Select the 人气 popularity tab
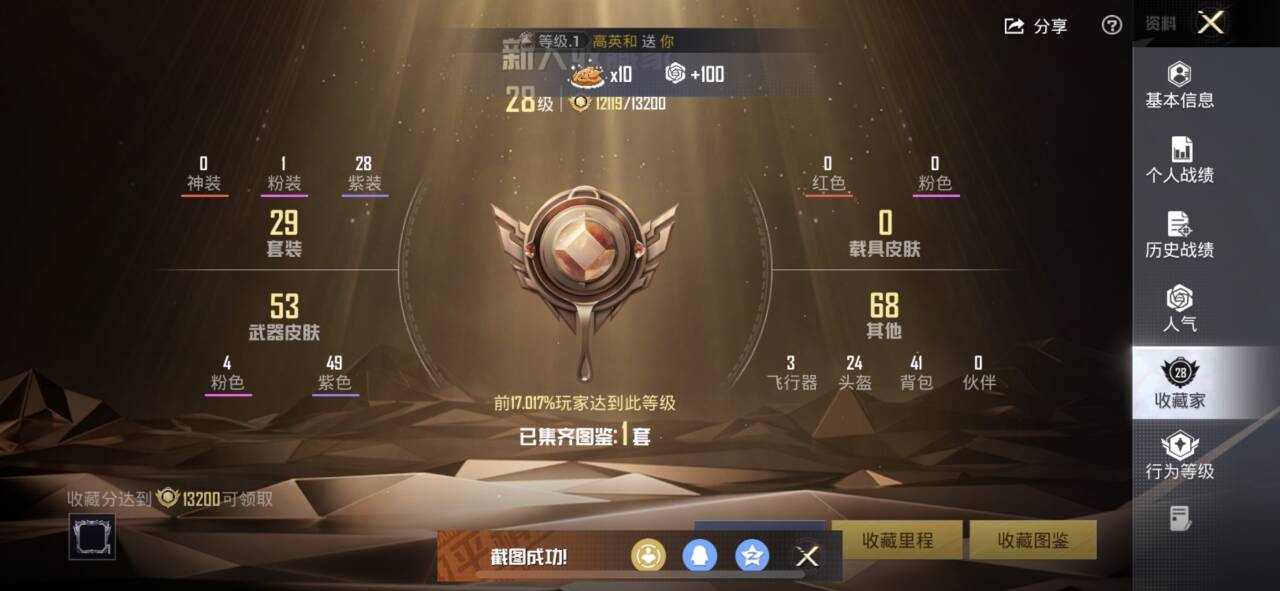Viewport: 1280px width, 591px height. tap(1180, 309)
